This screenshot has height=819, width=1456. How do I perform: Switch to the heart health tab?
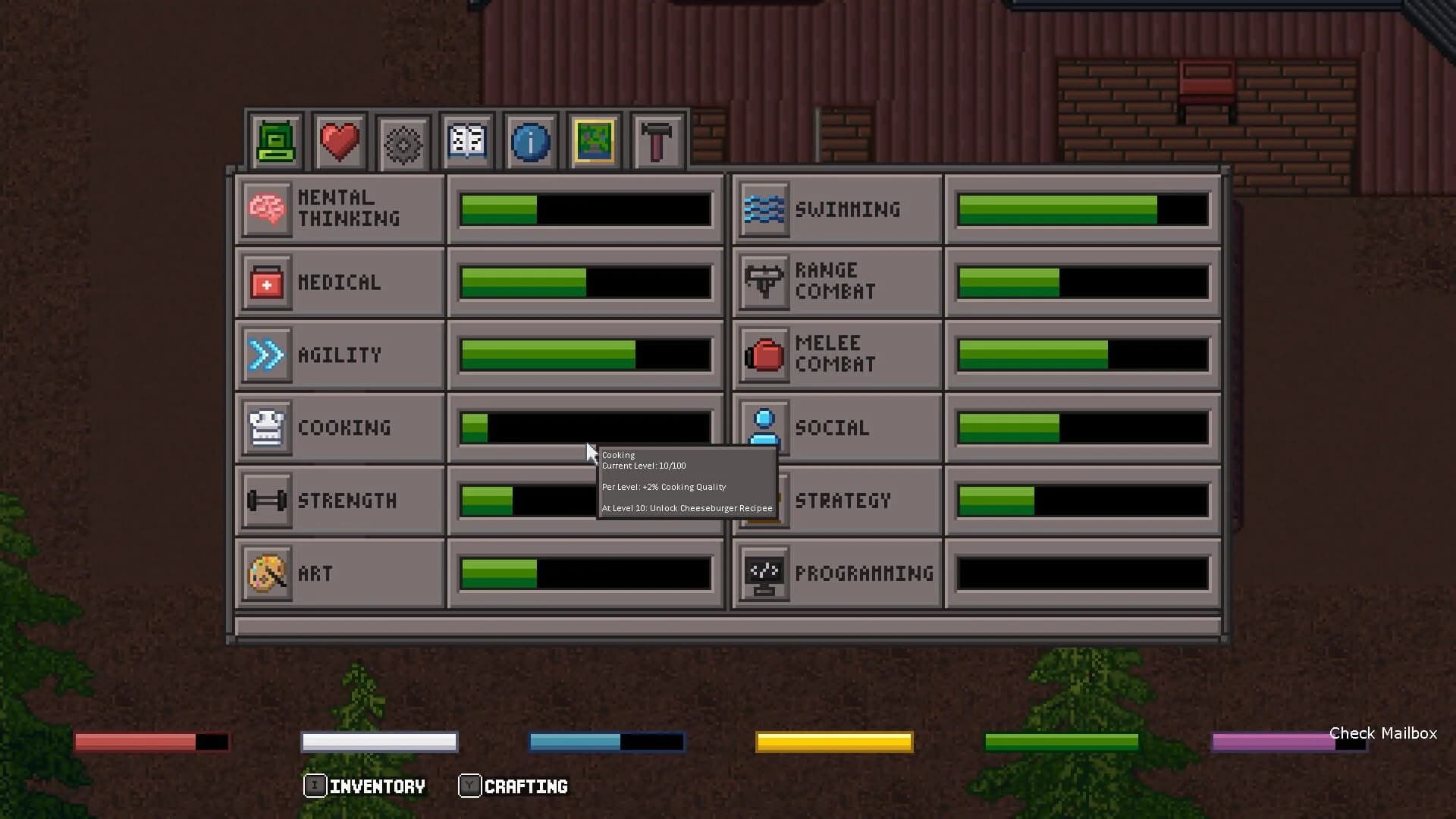(x=340, y=140)
